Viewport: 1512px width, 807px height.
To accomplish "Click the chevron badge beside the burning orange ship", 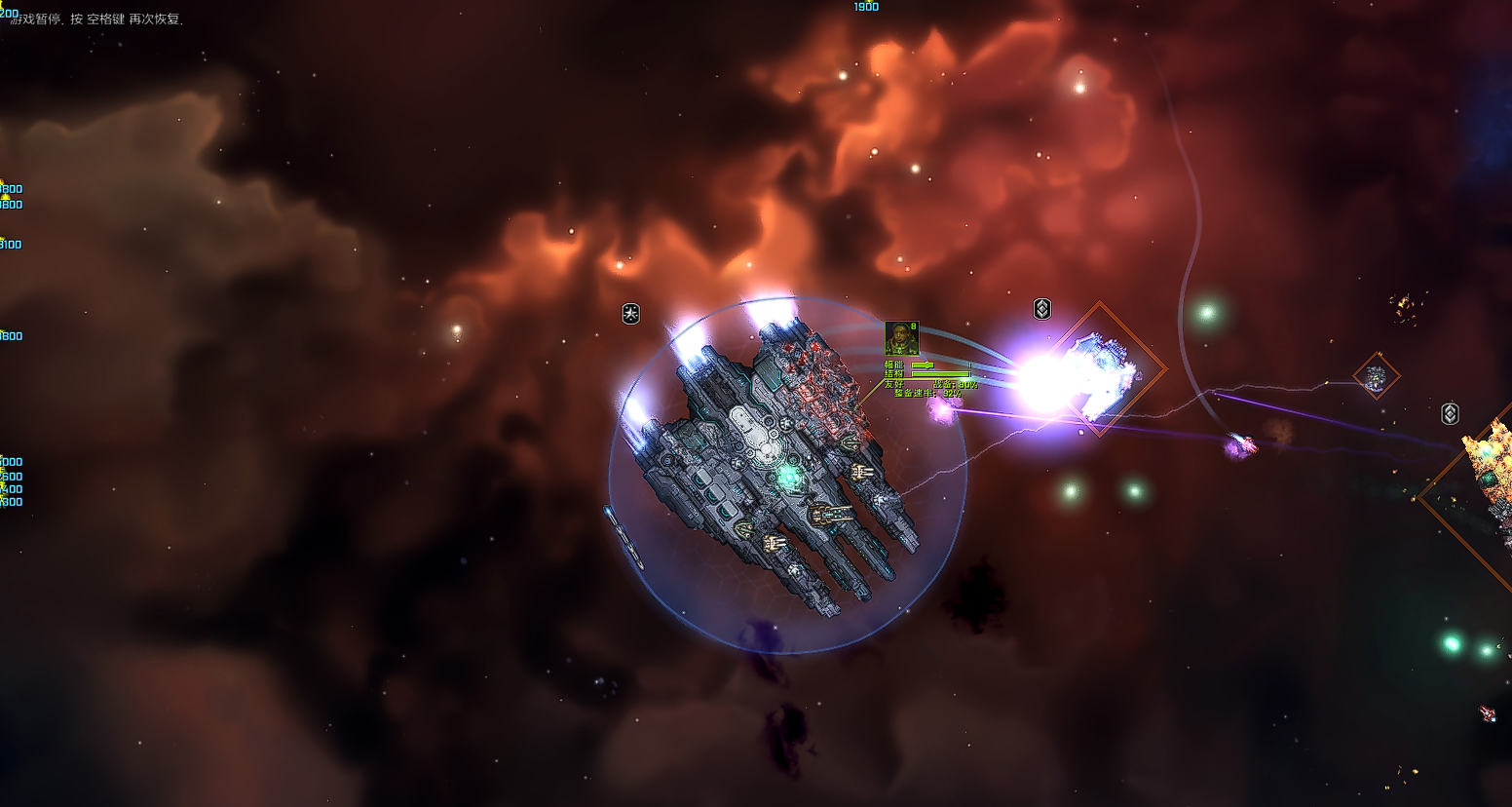I will (x=1450, y=413).
